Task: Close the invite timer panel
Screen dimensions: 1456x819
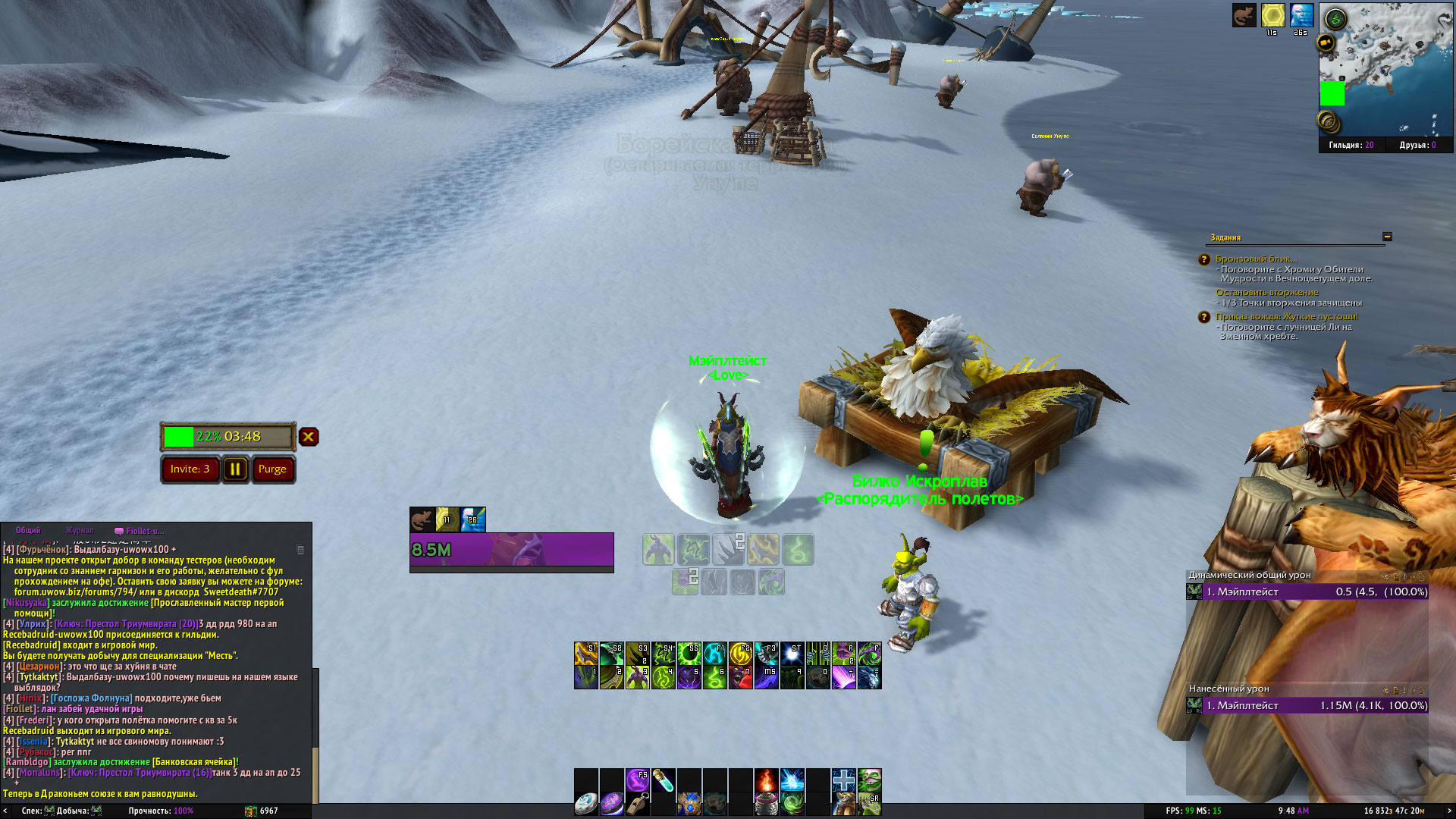Action: tap(308, 437)
